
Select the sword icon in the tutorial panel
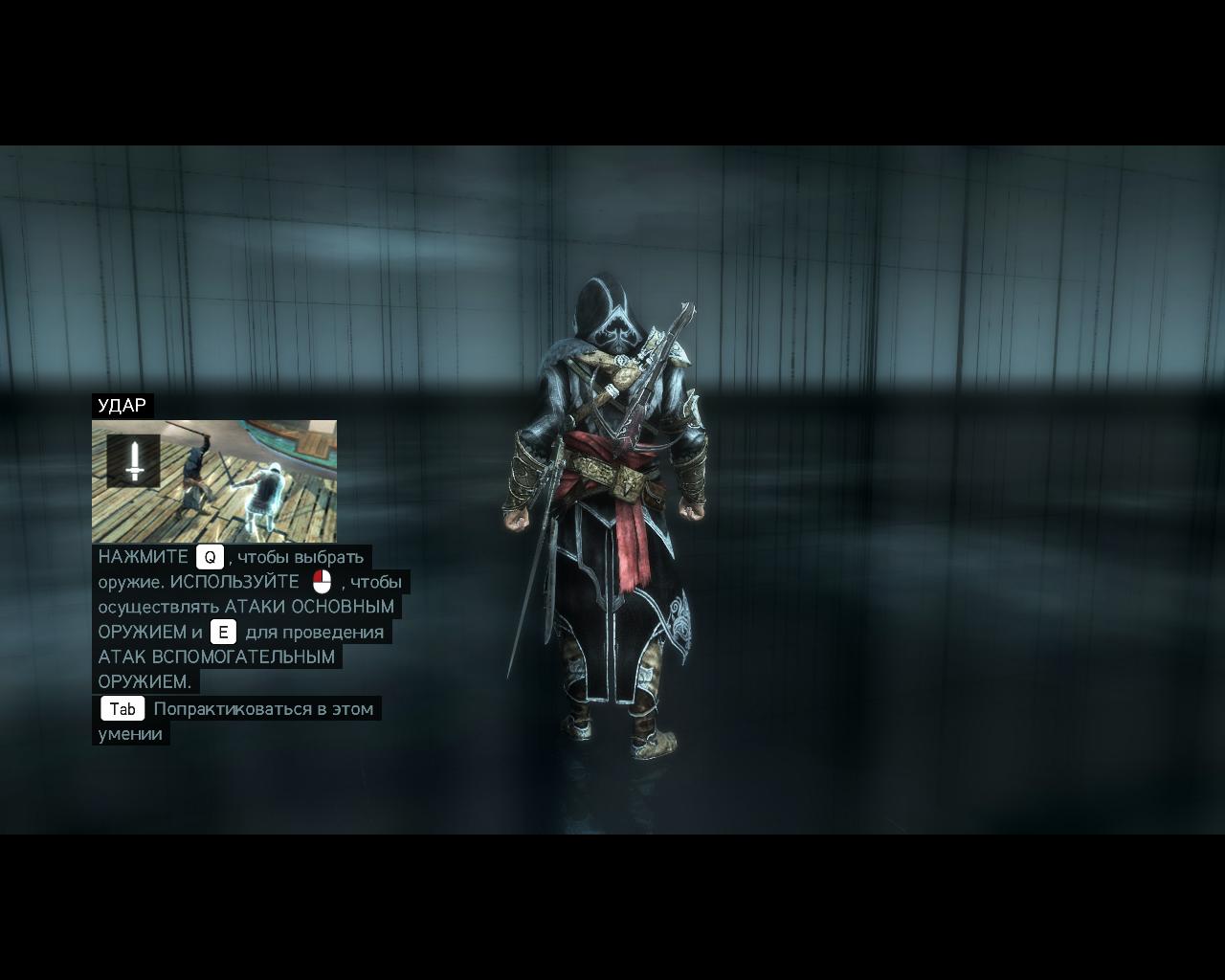(x=134, y=461)
